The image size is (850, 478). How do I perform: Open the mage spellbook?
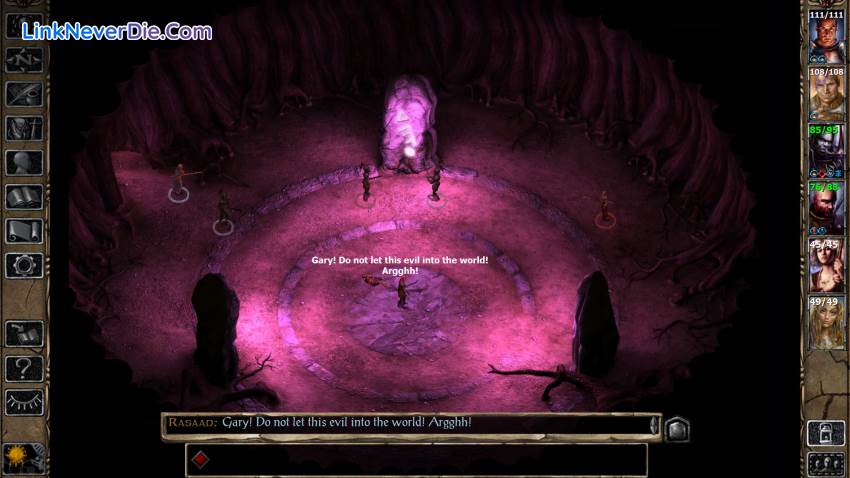point(24,197)
